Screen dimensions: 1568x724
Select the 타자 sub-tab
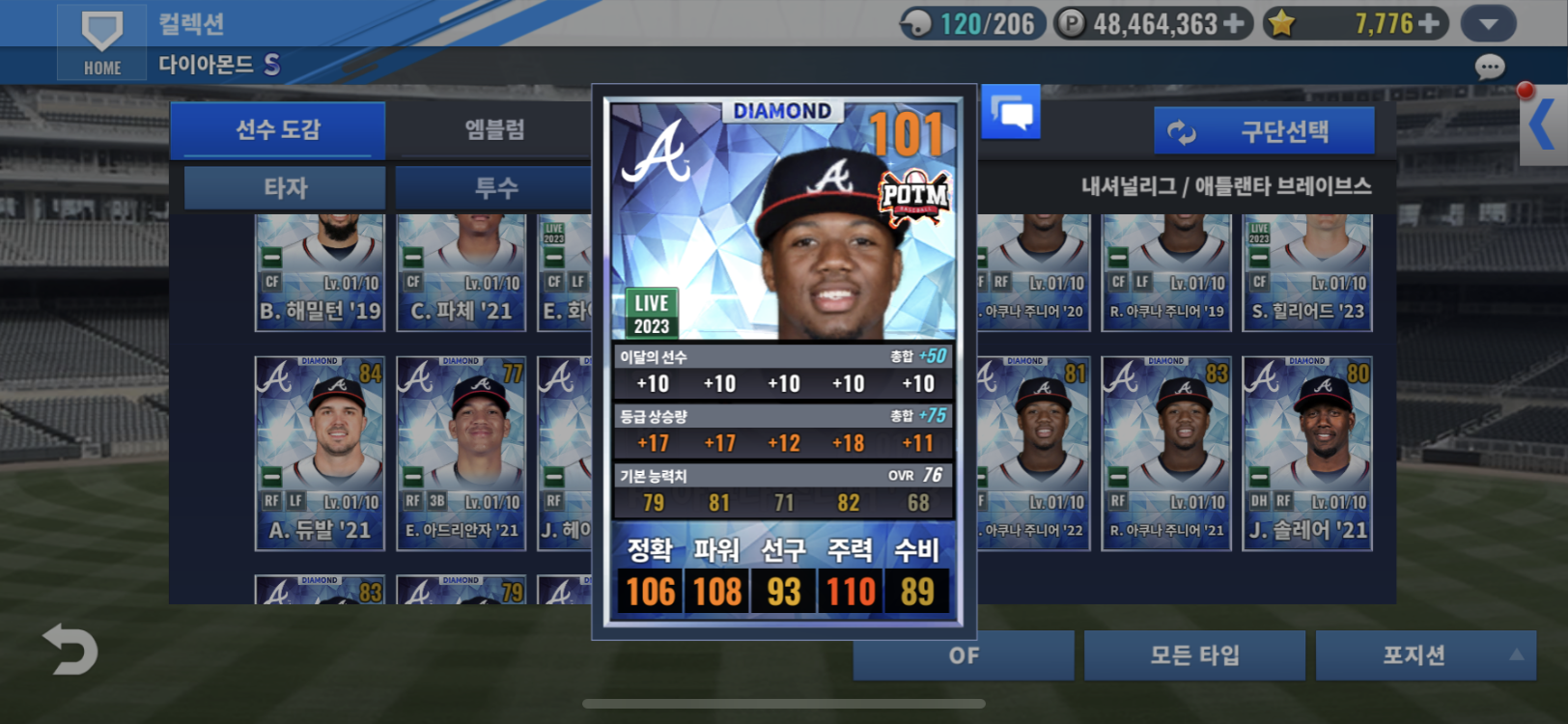285,187
